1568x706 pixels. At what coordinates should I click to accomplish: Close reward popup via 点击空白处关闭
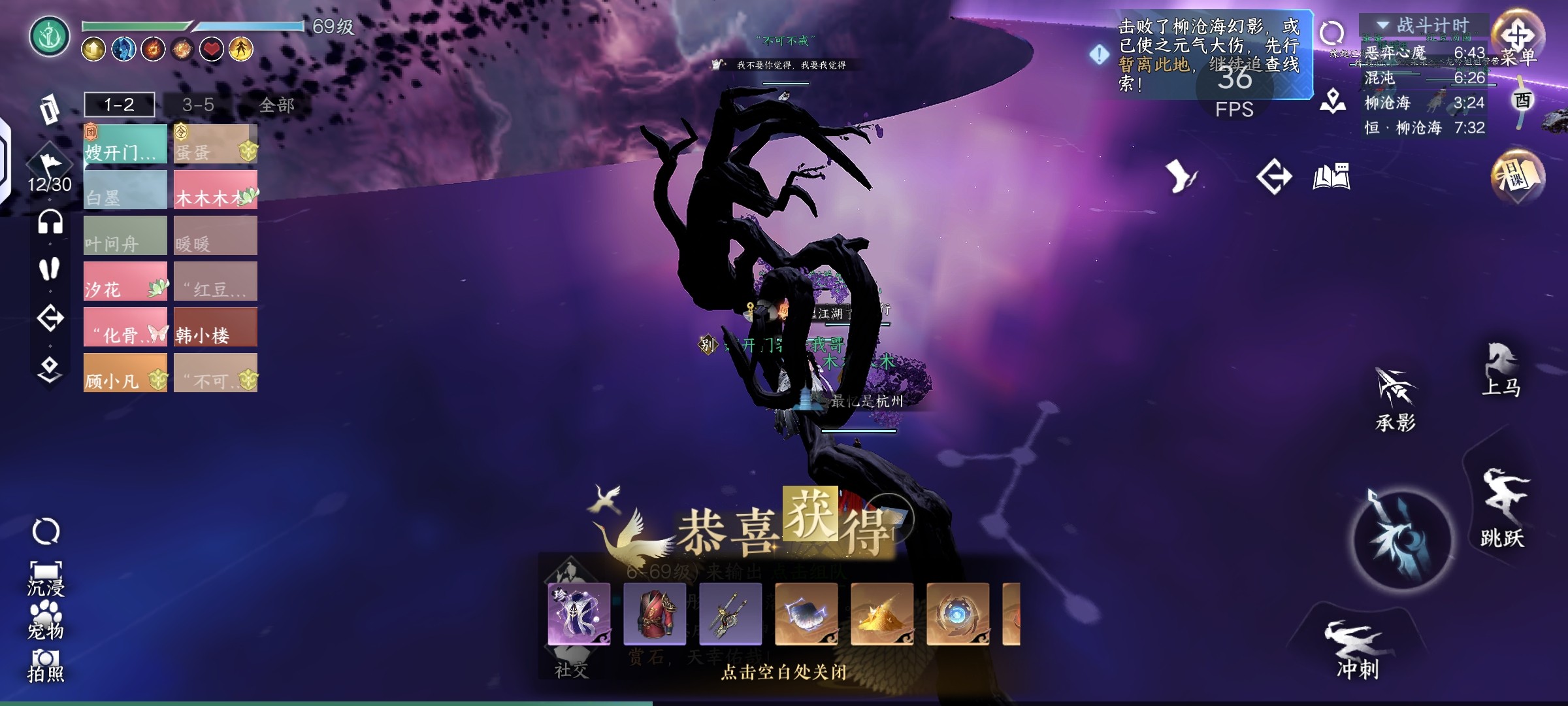click(783, 672)
